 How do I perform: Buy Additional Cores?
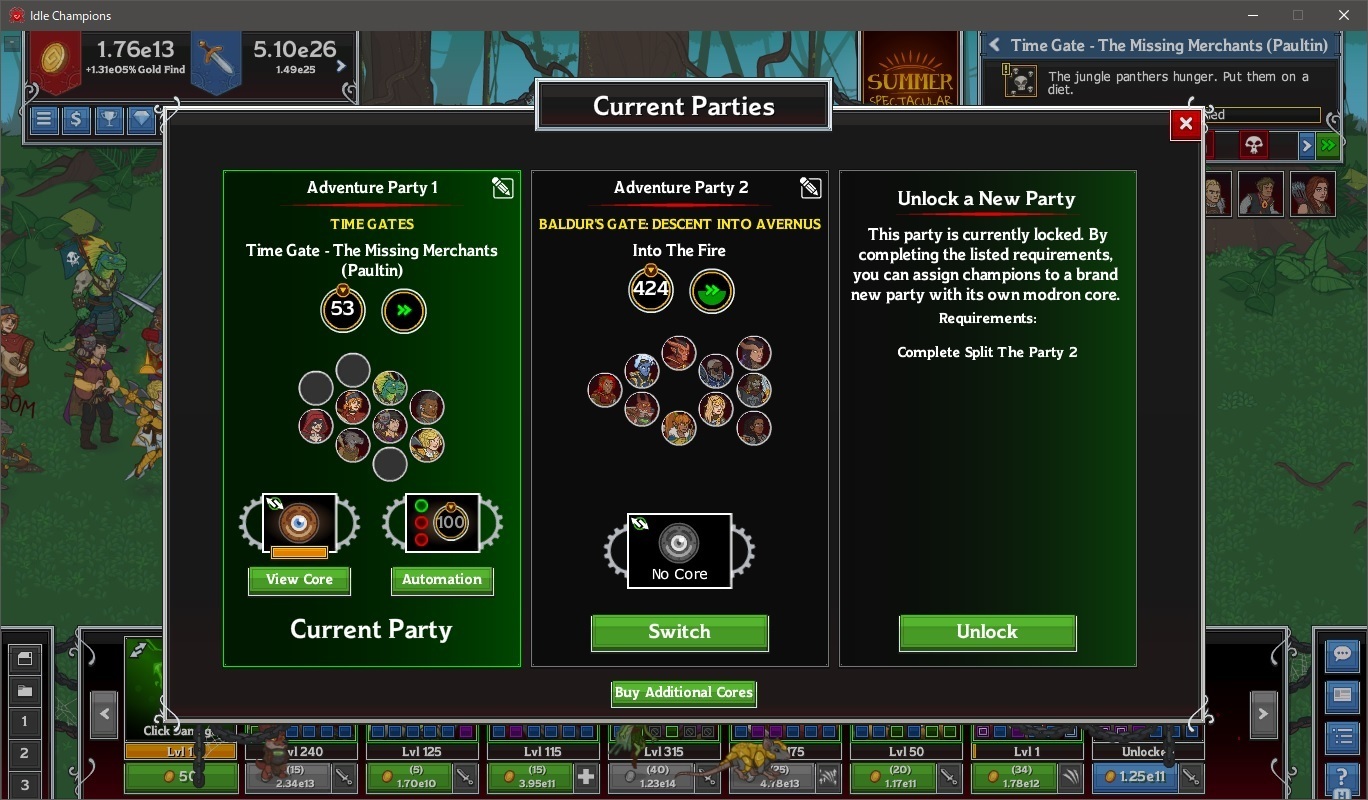pos(683,693)
